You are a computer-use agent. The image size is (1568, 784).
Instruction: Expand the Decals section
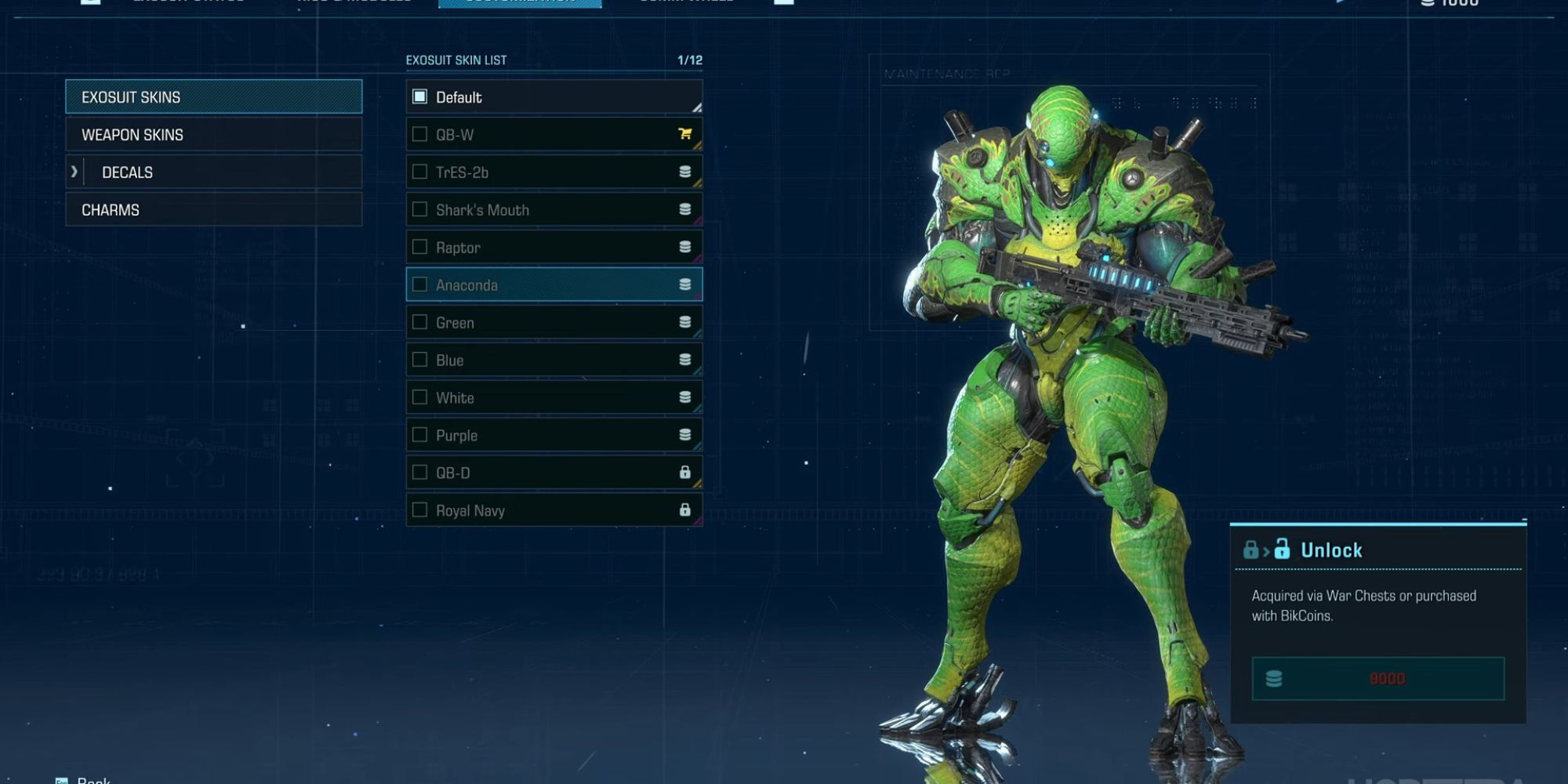point(74,172)
